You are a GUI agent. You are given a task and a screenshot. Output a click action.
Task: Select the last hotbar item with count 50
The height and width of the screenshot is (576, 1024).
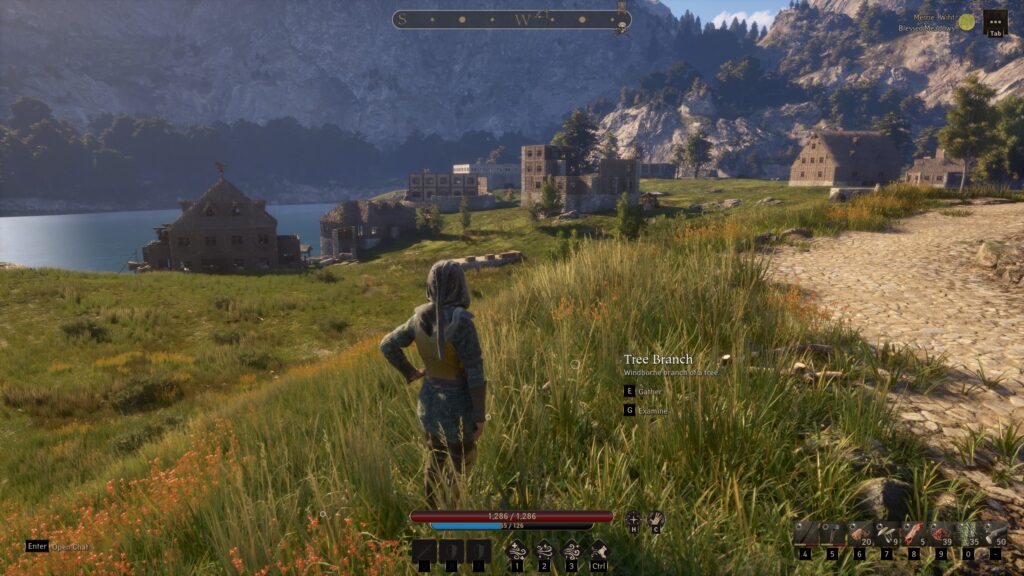pos(994,534)
